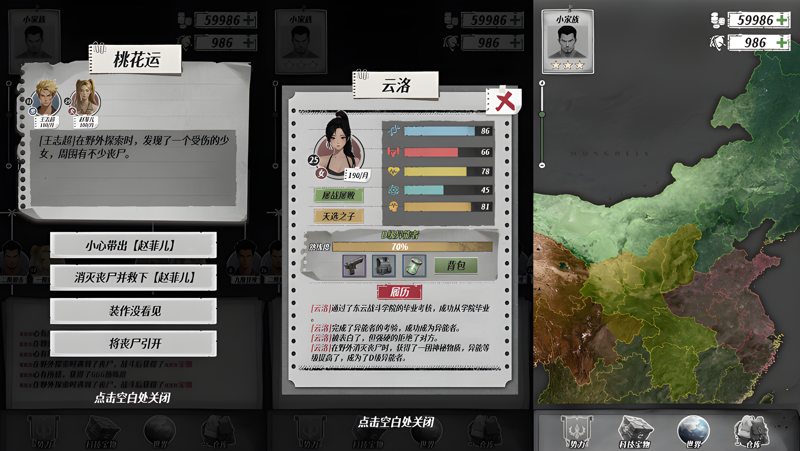
Task: Switch to the 世界 globe tab under the map
Action: point(689,431)
